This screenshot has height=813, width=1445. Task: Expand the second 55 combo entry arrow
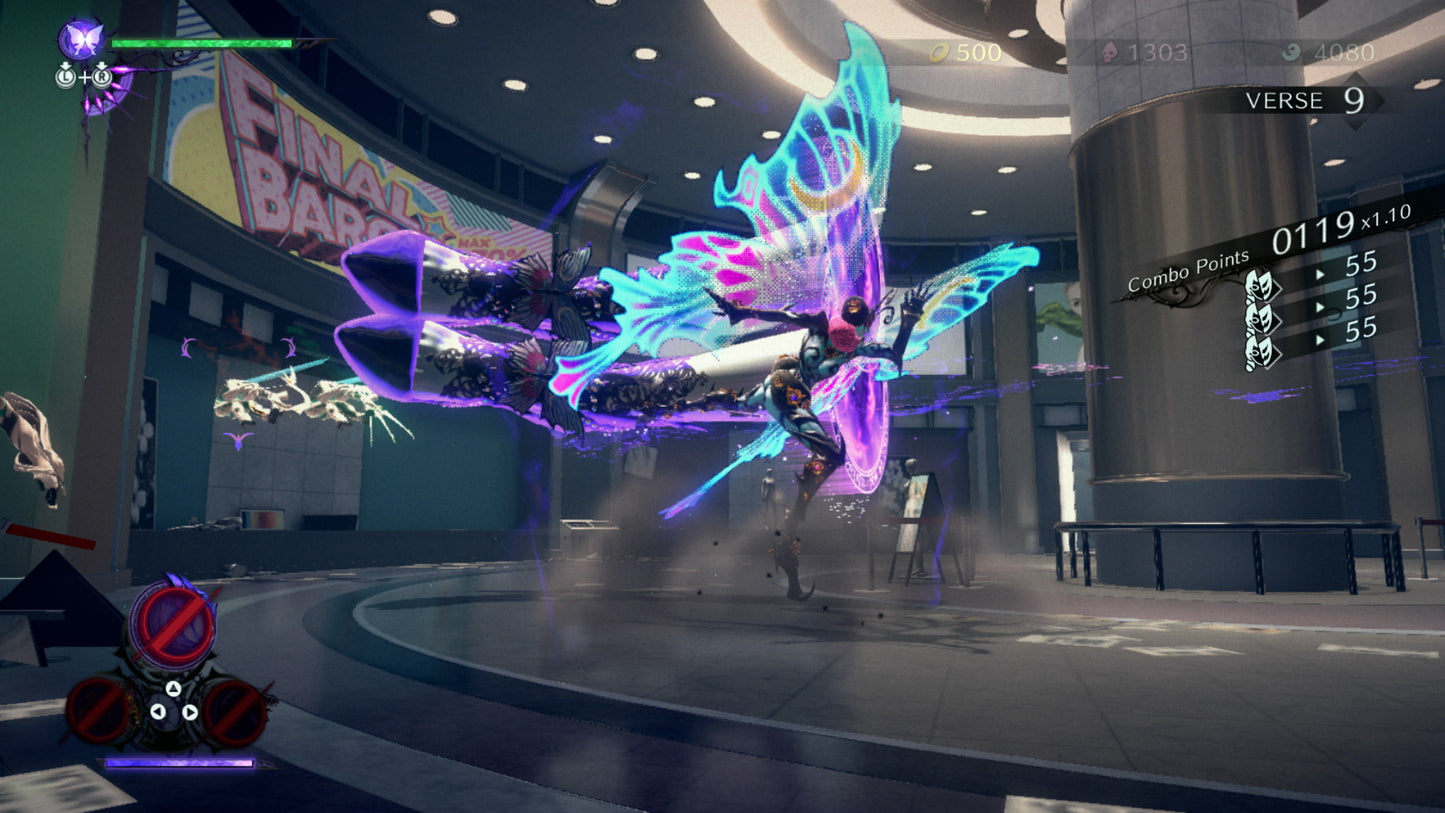click(x=1320, y=307)
